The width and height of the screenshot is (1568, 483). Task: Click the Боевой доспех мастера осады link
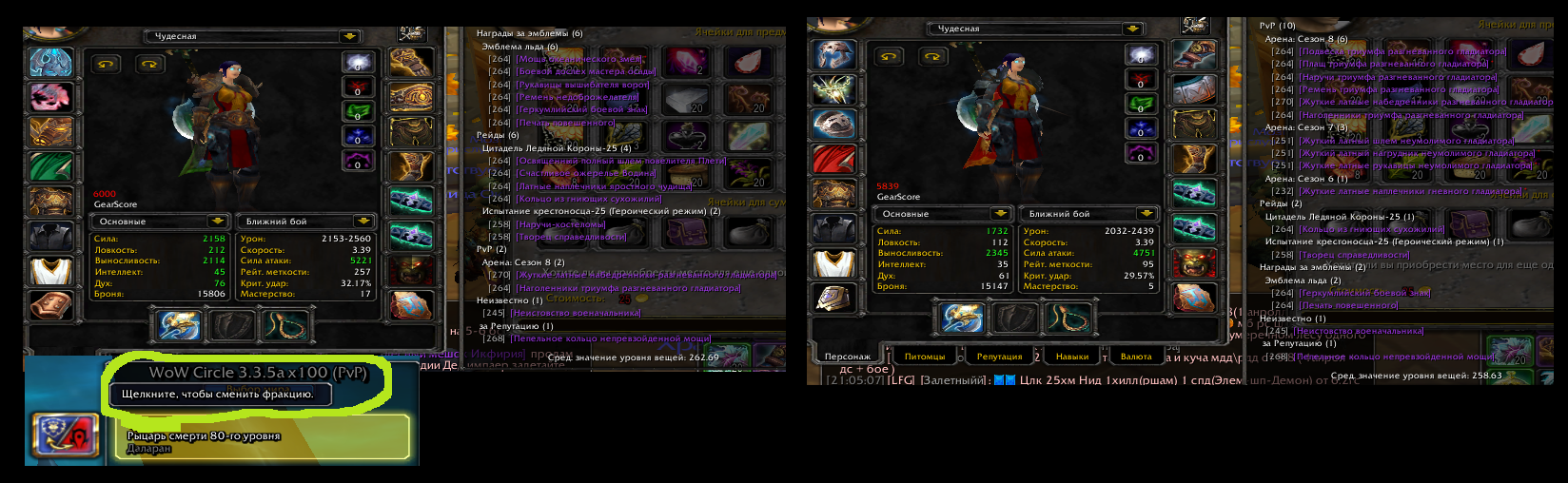point(586,71)
